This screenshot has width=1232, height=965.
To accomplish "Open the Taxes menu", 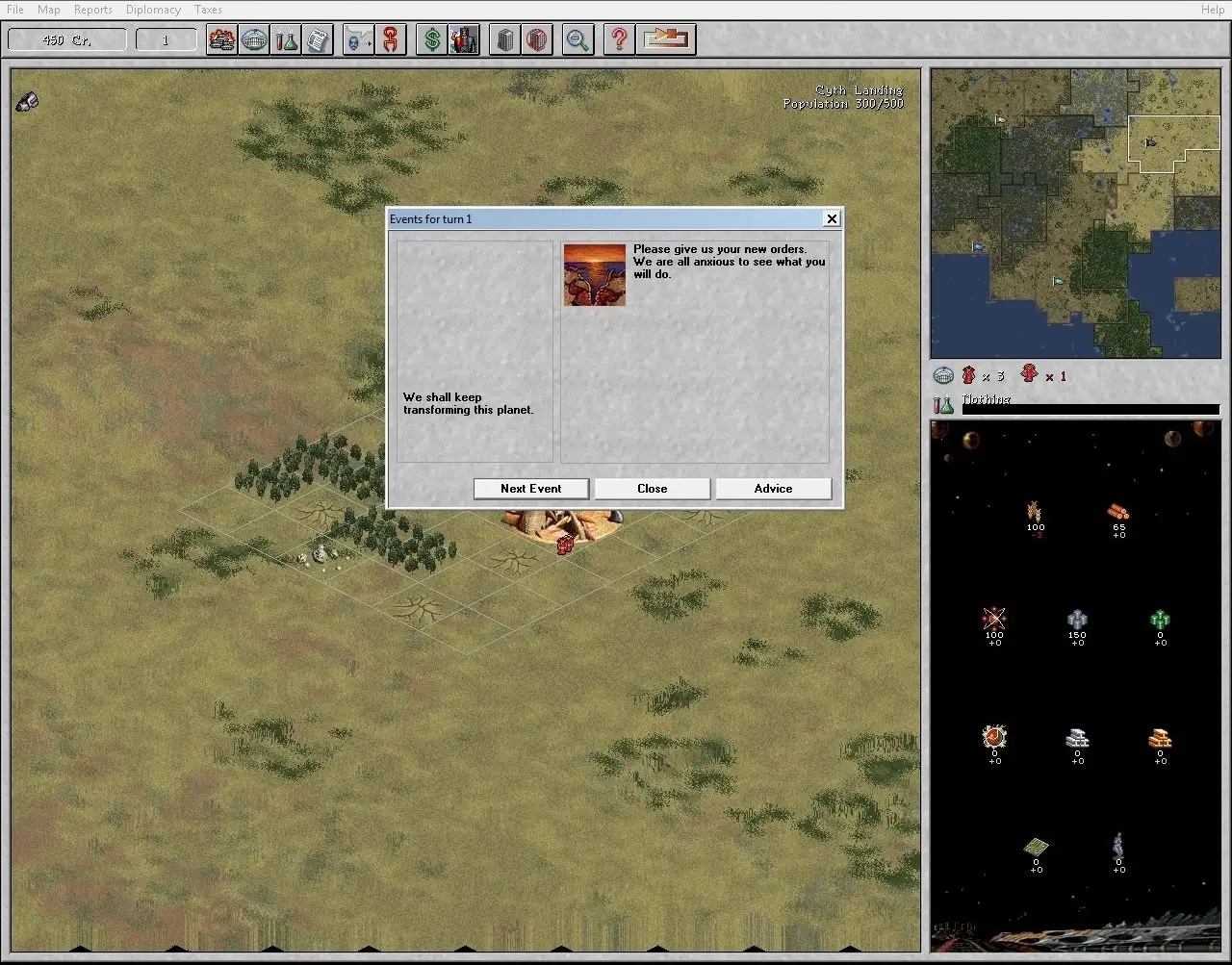I will (x=208, y=10).
